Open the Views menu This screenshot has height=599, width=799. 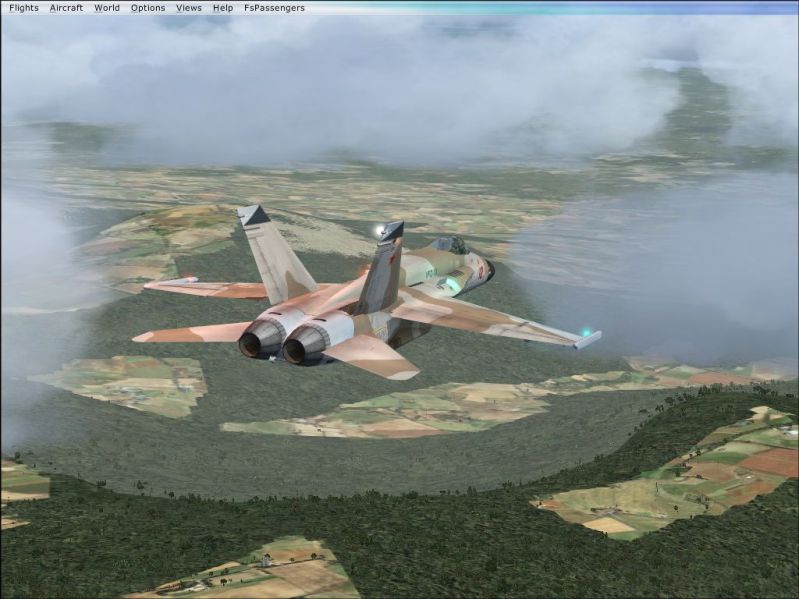189,8
